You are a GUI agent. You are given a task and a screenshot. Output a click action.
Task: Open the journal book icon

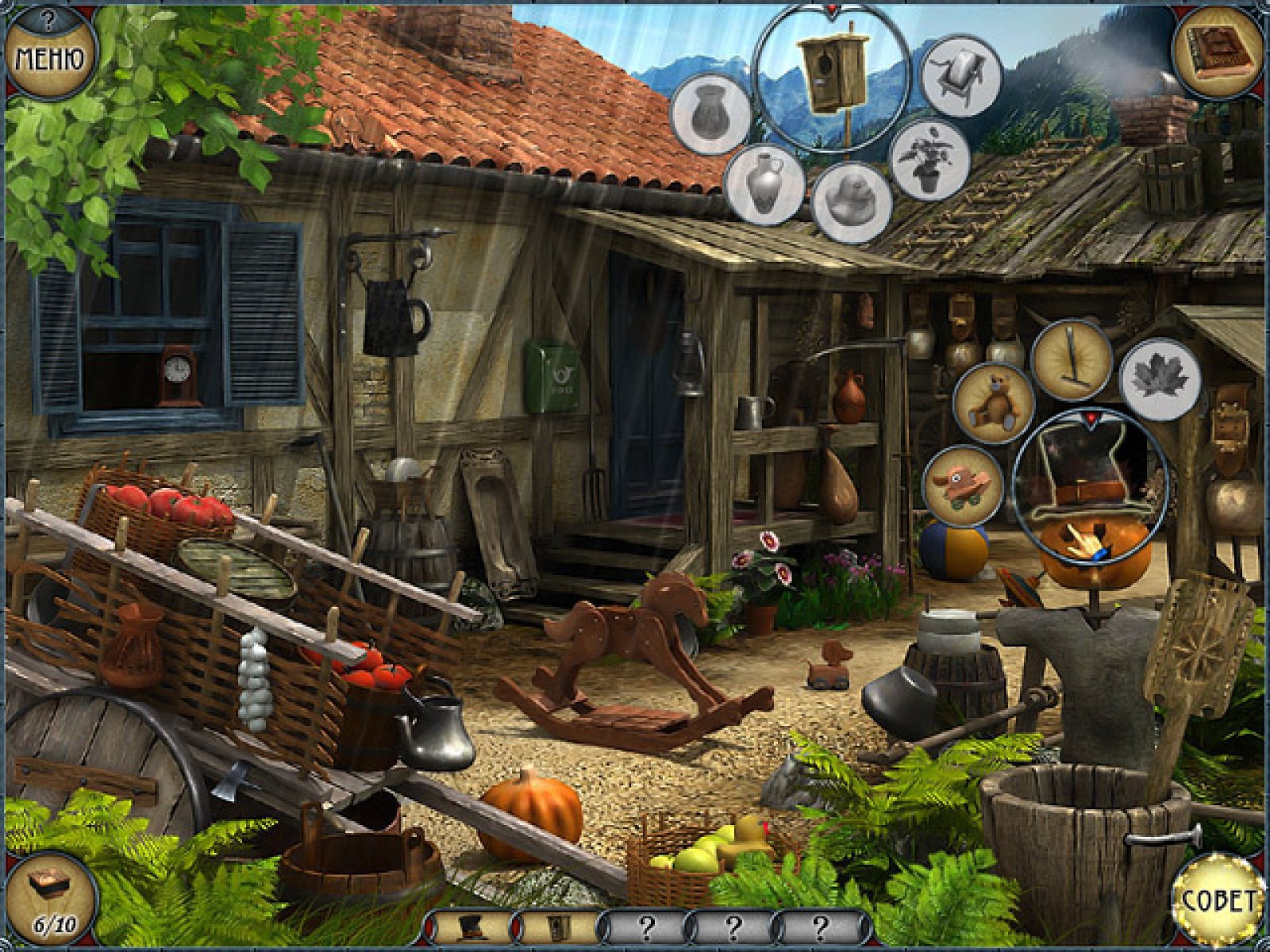pyautogui.click(x=1217, y=52)
